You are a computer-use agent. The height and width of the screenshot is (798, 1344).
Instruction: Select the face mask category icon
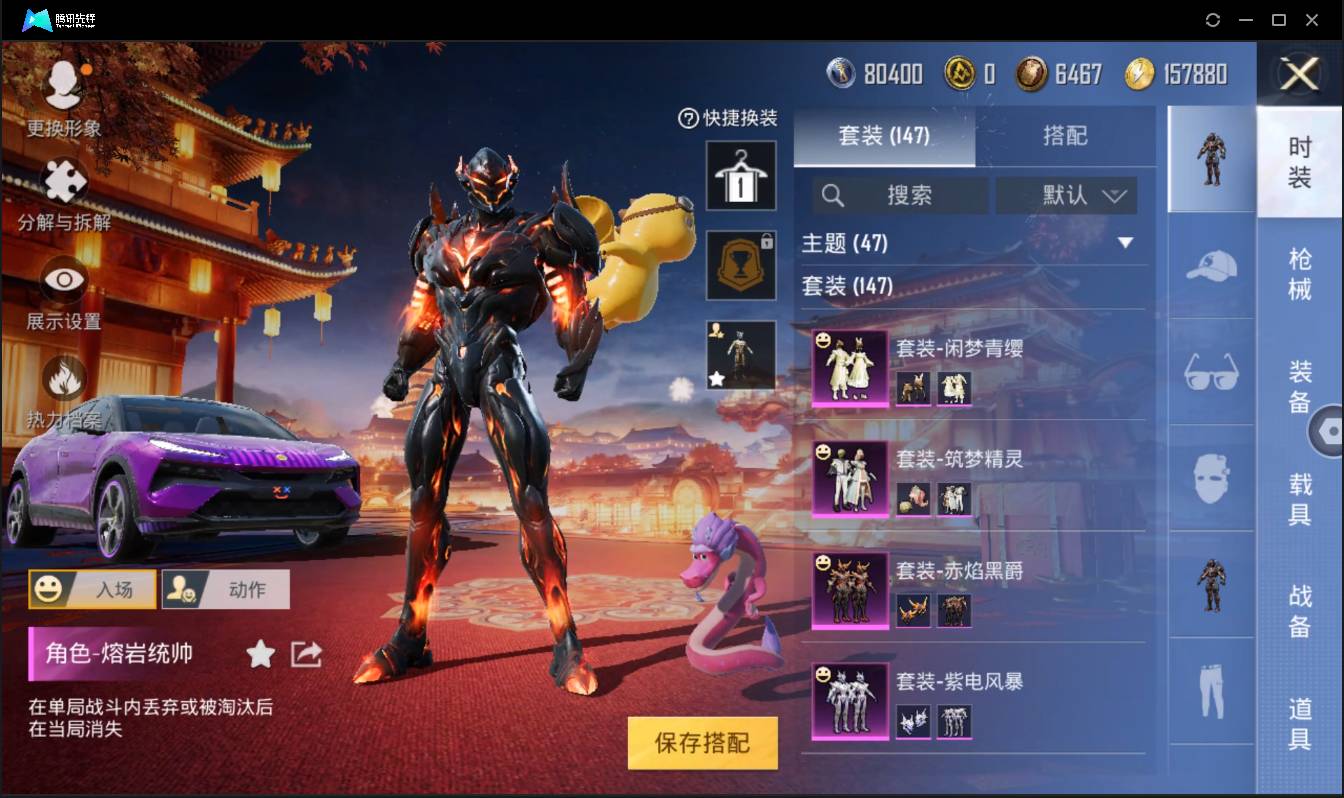point(1210,477)
